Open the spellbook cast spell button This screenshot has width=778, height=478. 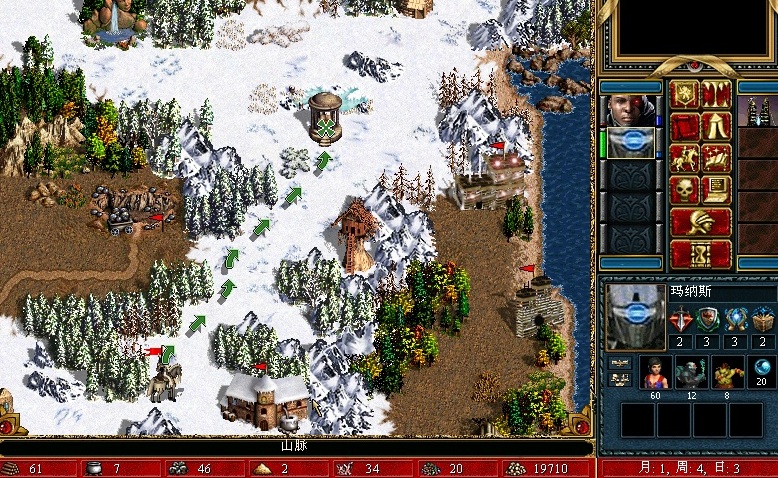(x=716, y=159)
